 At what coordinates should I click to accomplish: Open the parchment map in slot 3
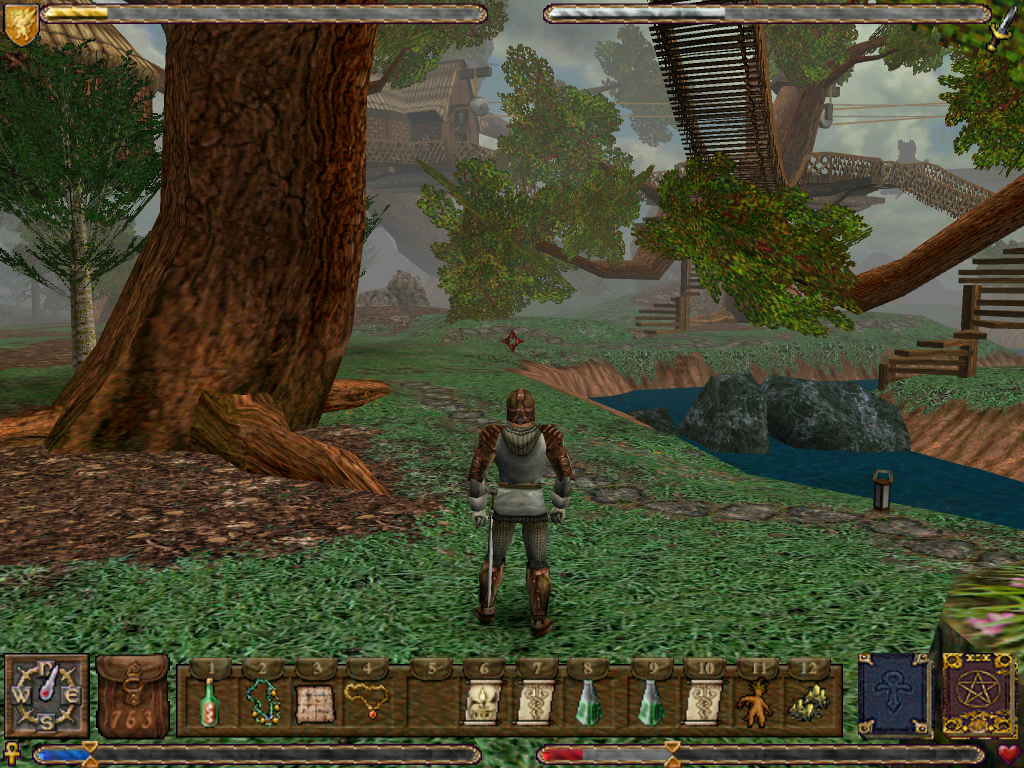(x=313, y=704)
